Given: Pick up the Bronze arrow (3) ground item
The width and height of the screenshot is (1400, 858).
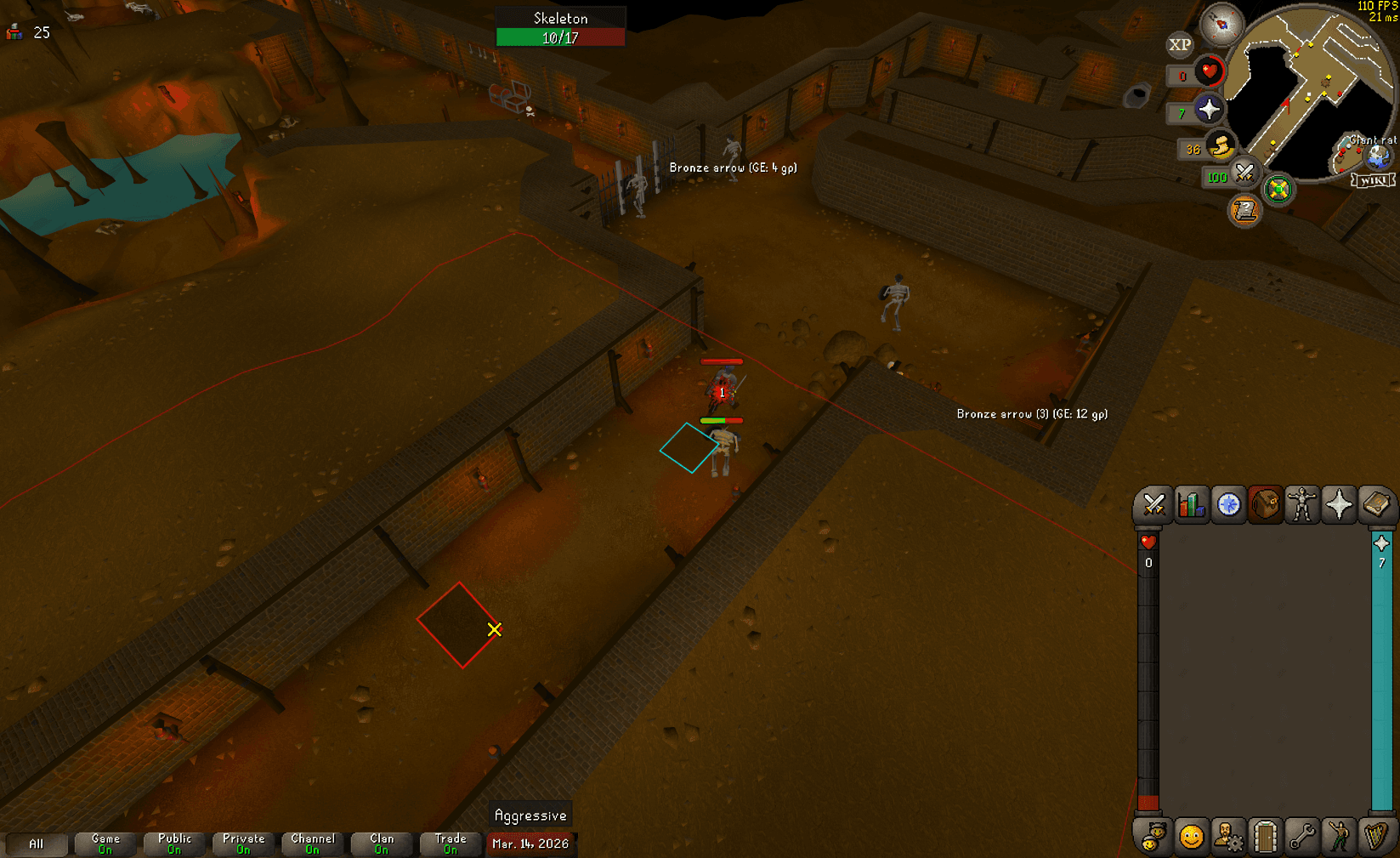Looking at the screenshot, I should (x=1031, y=414).
